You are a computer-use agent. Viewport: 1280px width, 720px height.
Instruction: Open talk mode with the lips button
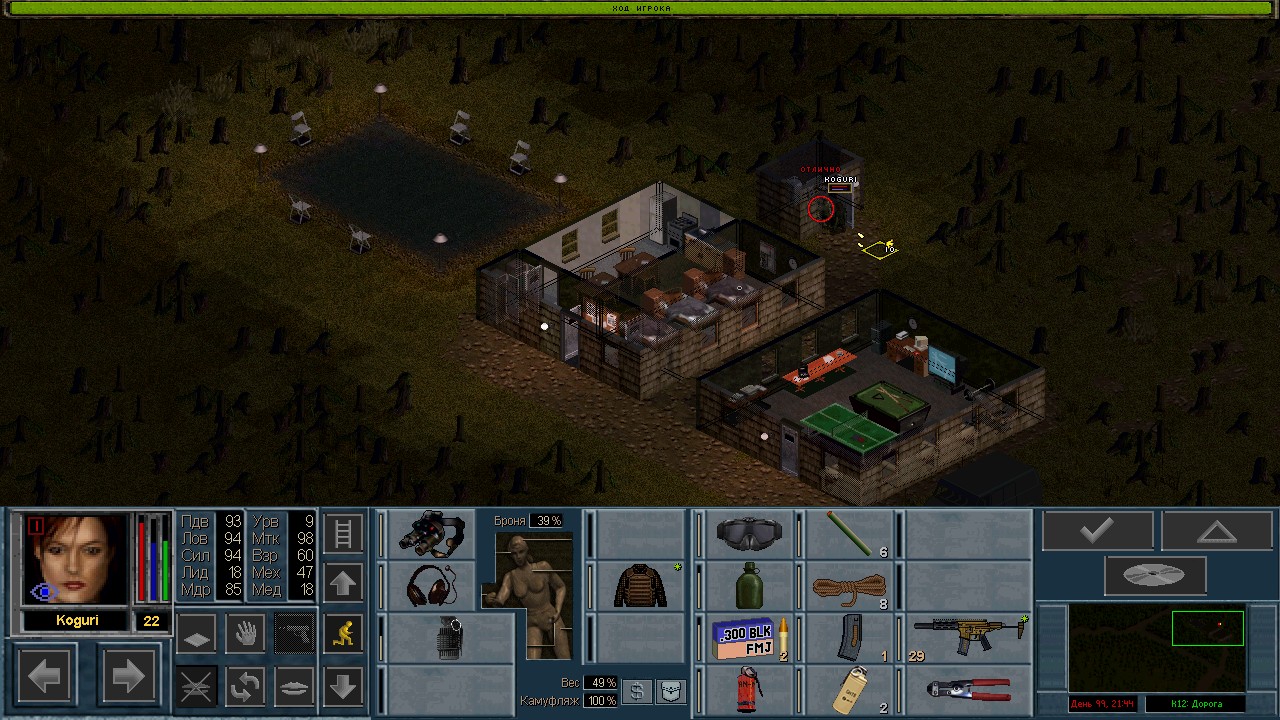coord(294,687)
